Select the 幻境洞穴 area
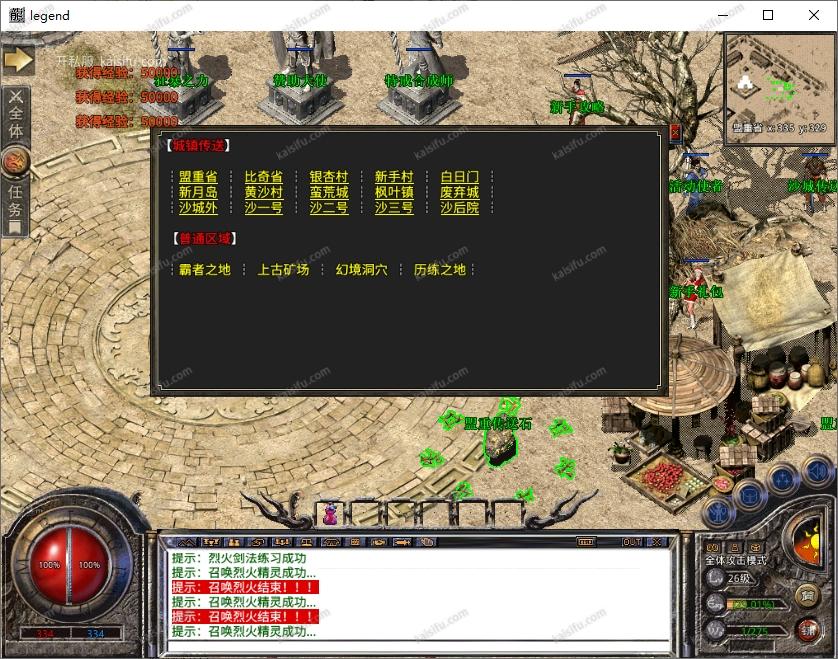838x659 pixels. (362, 269)
